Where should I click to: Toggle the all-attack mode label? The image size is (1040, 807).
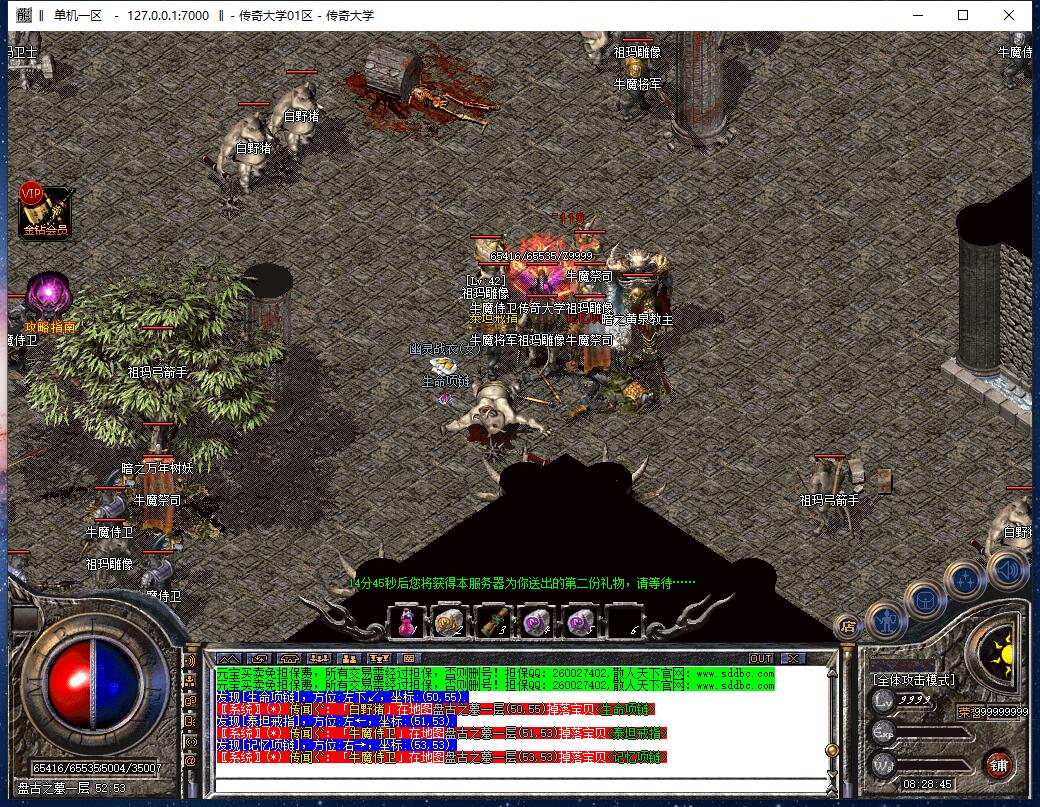click(914, 680)
